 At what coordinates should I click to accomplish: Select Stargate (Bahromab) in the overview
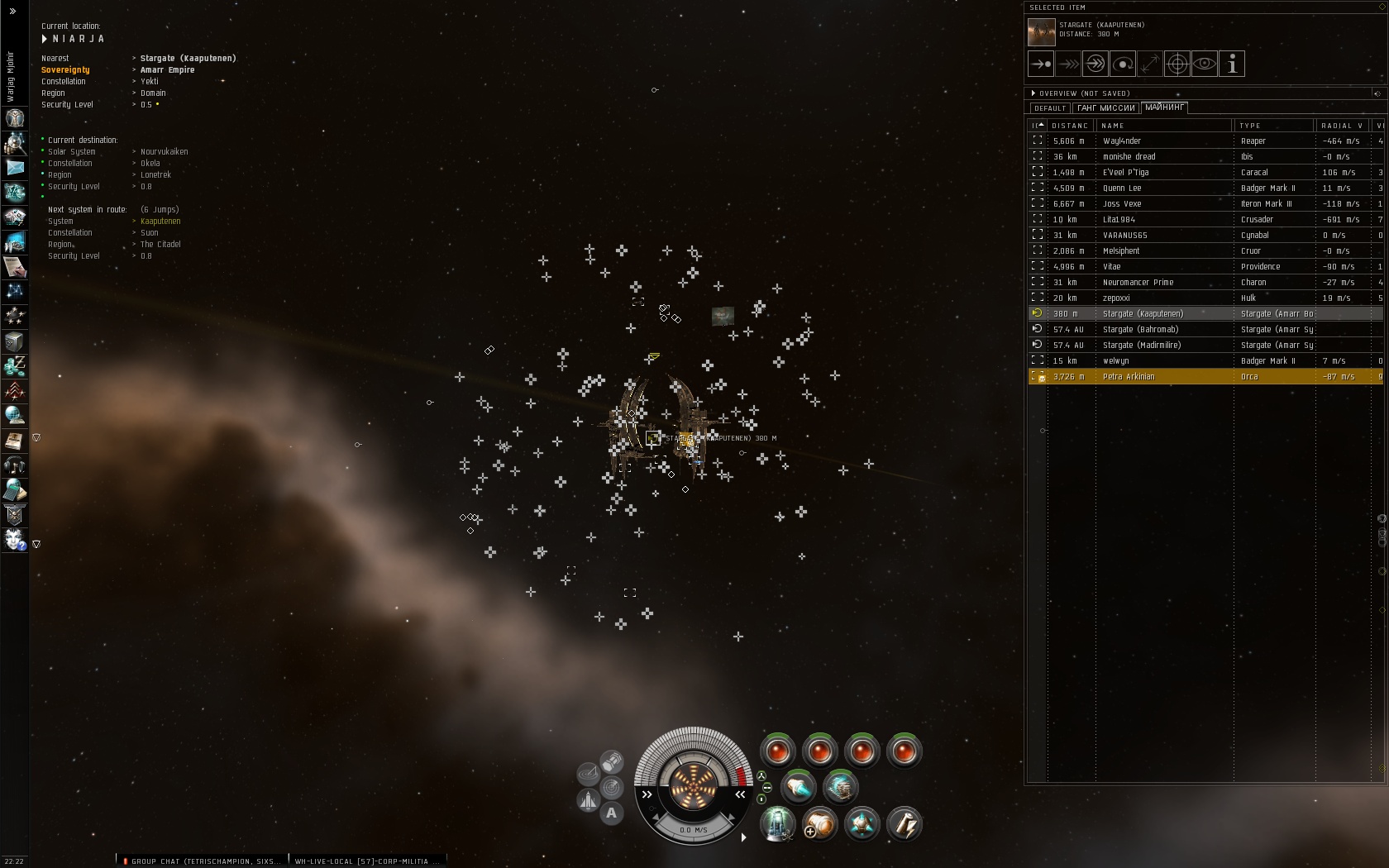click(1140, 329)
